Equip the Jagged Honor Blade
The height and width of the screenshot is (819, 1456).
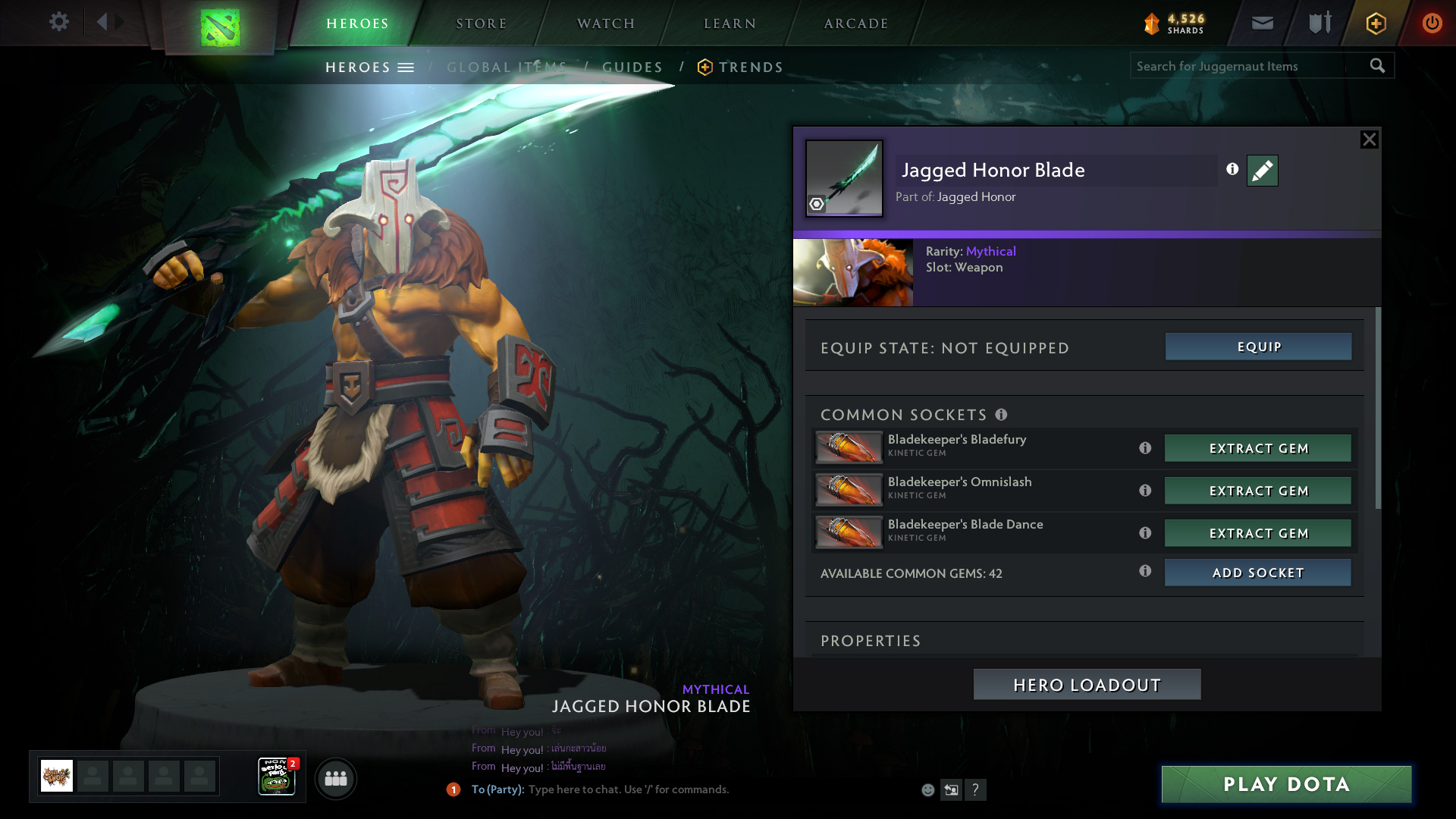click(1258, 347)
